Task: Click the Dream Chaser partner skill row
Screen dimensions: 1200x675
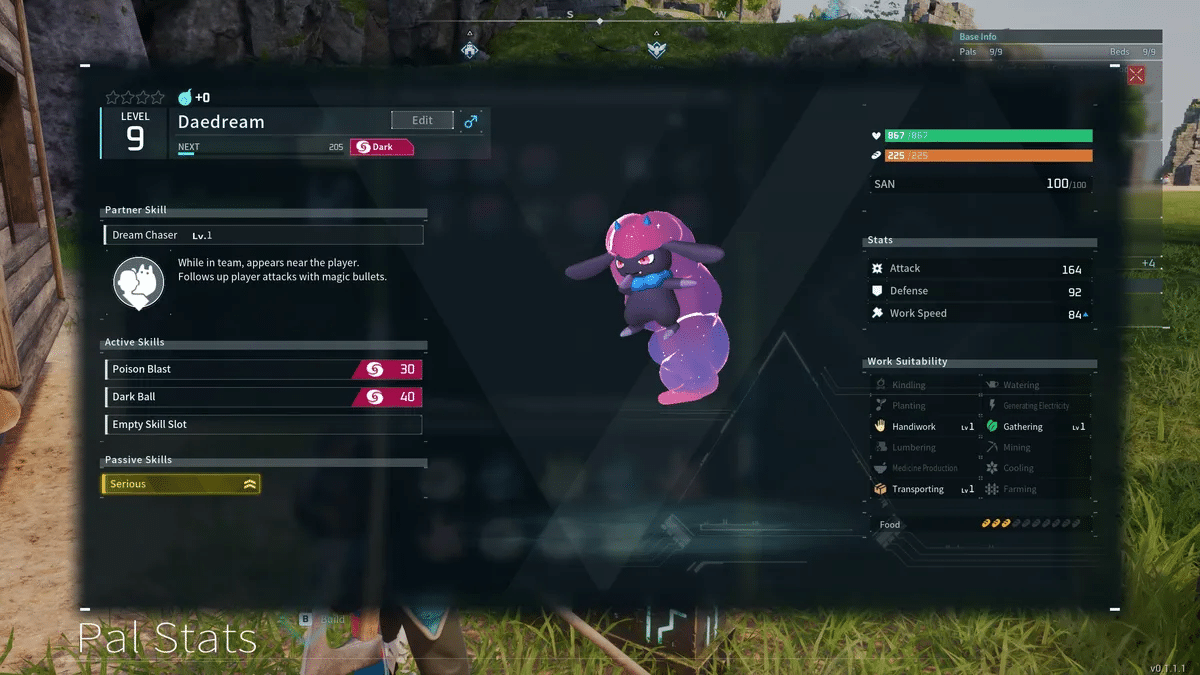Action: (263, 235)
